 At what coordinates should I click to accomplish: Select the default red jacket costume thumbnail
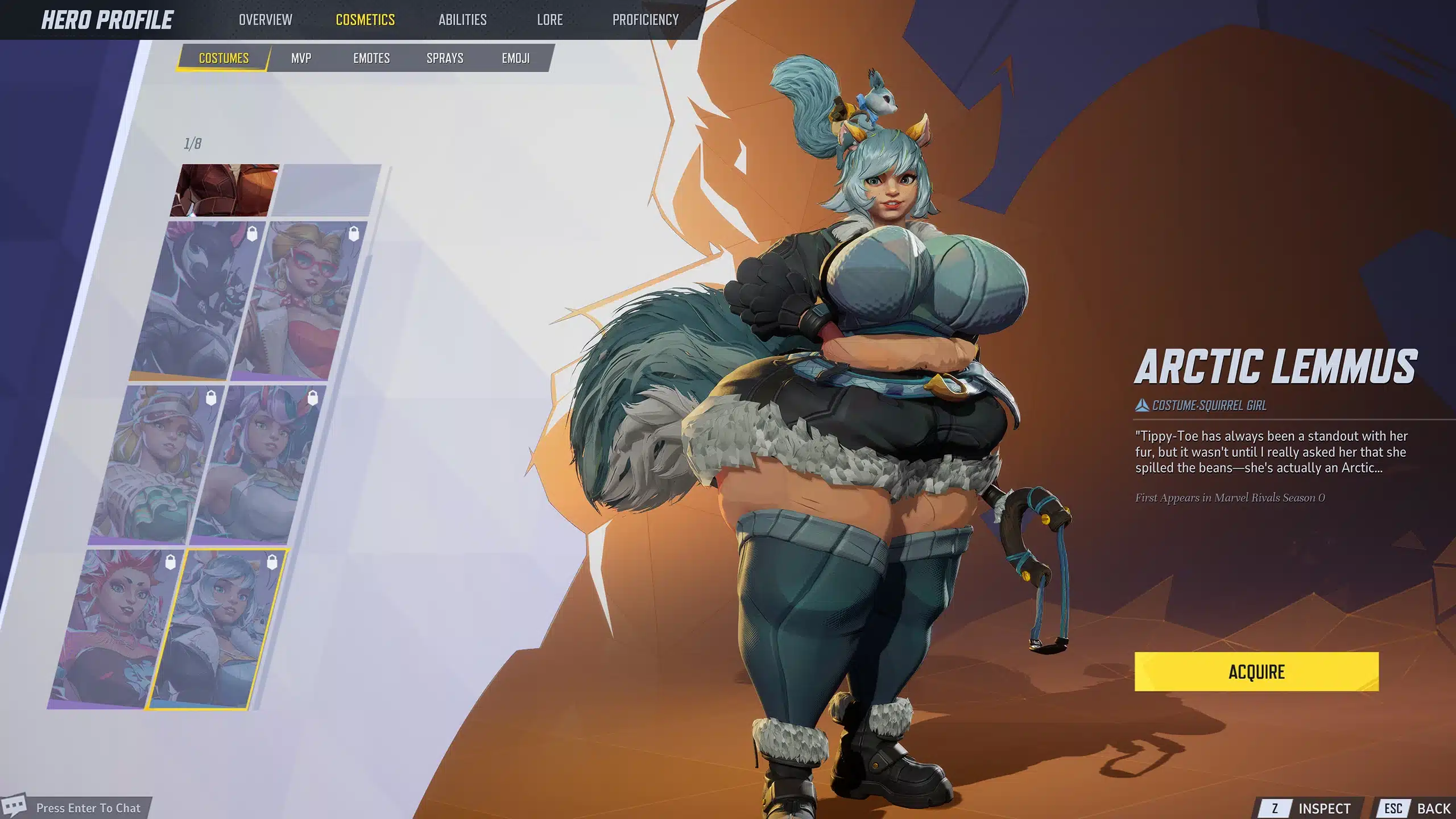point(225,190)
